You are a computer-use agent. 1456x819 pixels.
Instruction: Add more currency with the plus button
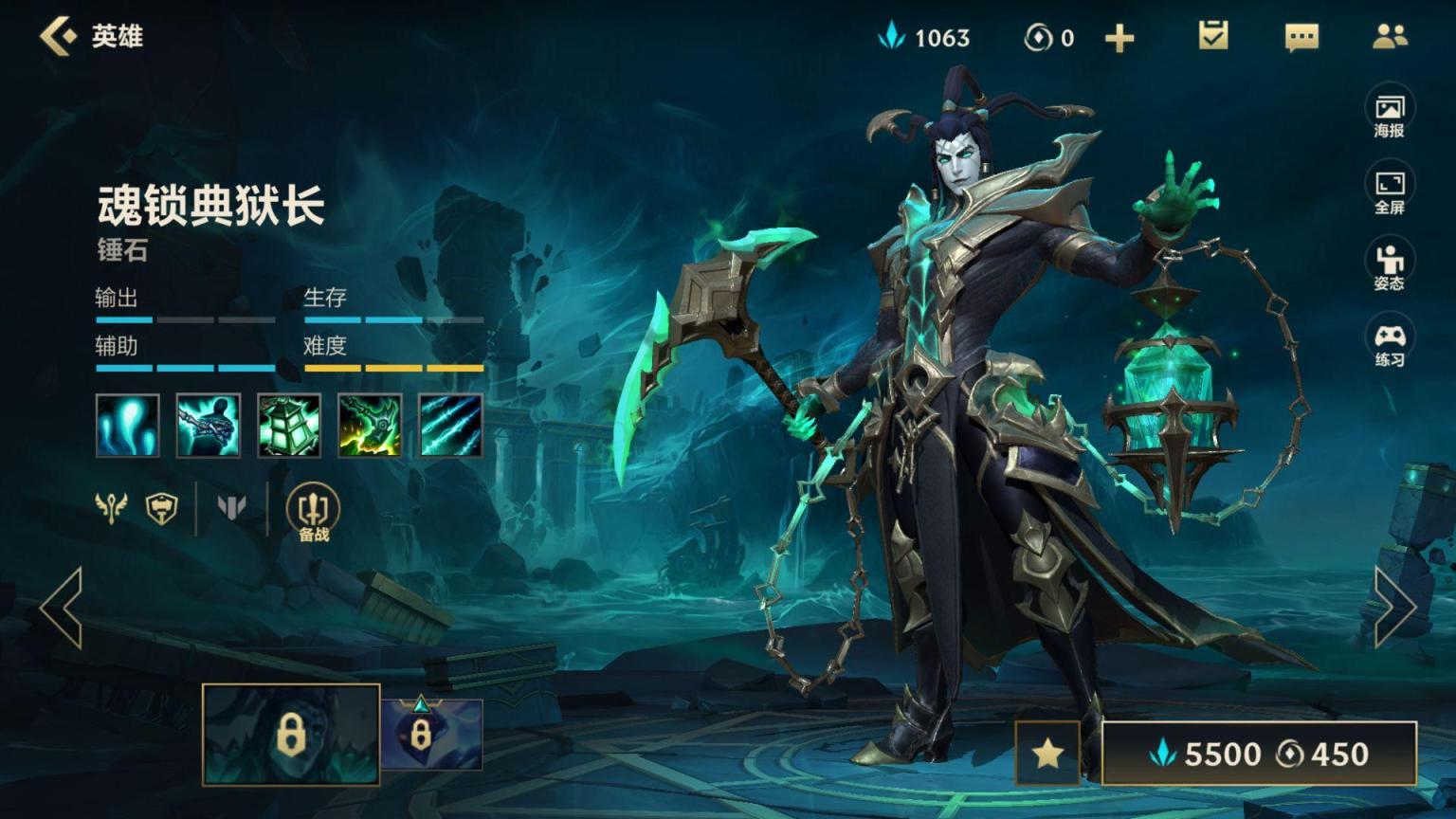click(1119, 38)
